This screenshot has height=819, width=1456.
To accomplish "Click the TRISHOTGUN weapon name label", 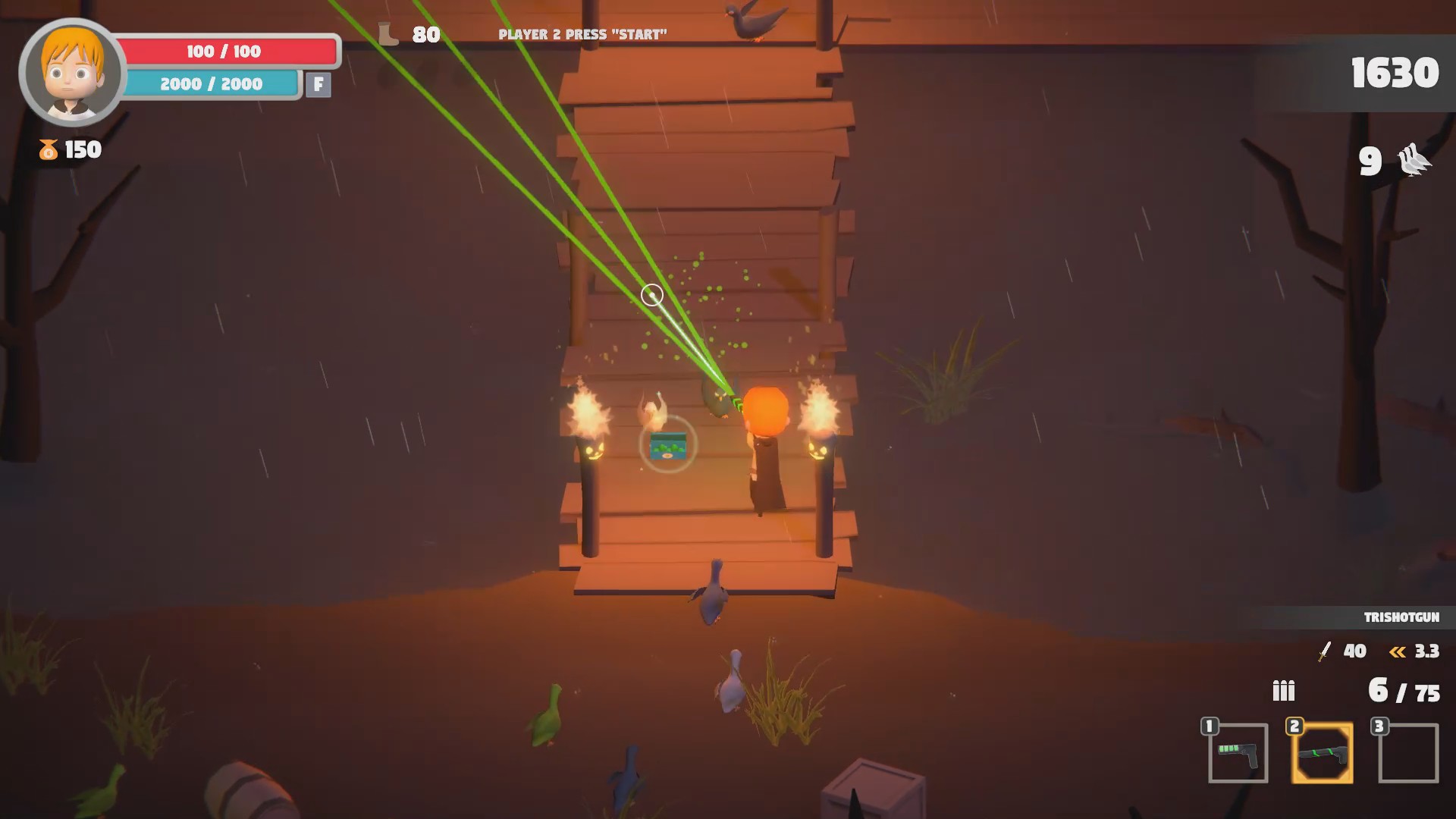I will [1404, 617].
